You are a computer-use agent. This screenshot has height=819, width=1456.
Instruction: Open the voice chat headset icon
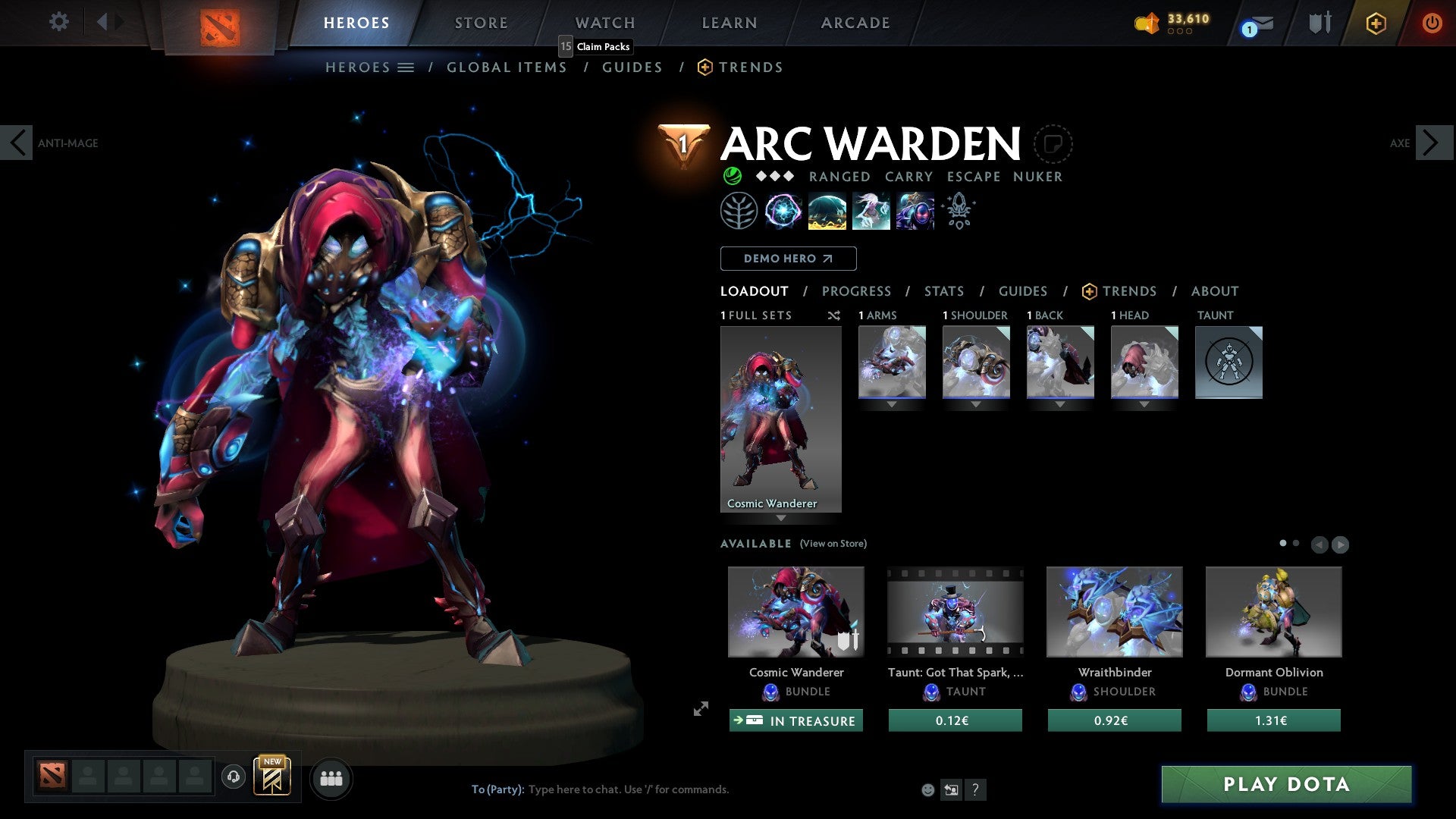(x=233, y=778)
